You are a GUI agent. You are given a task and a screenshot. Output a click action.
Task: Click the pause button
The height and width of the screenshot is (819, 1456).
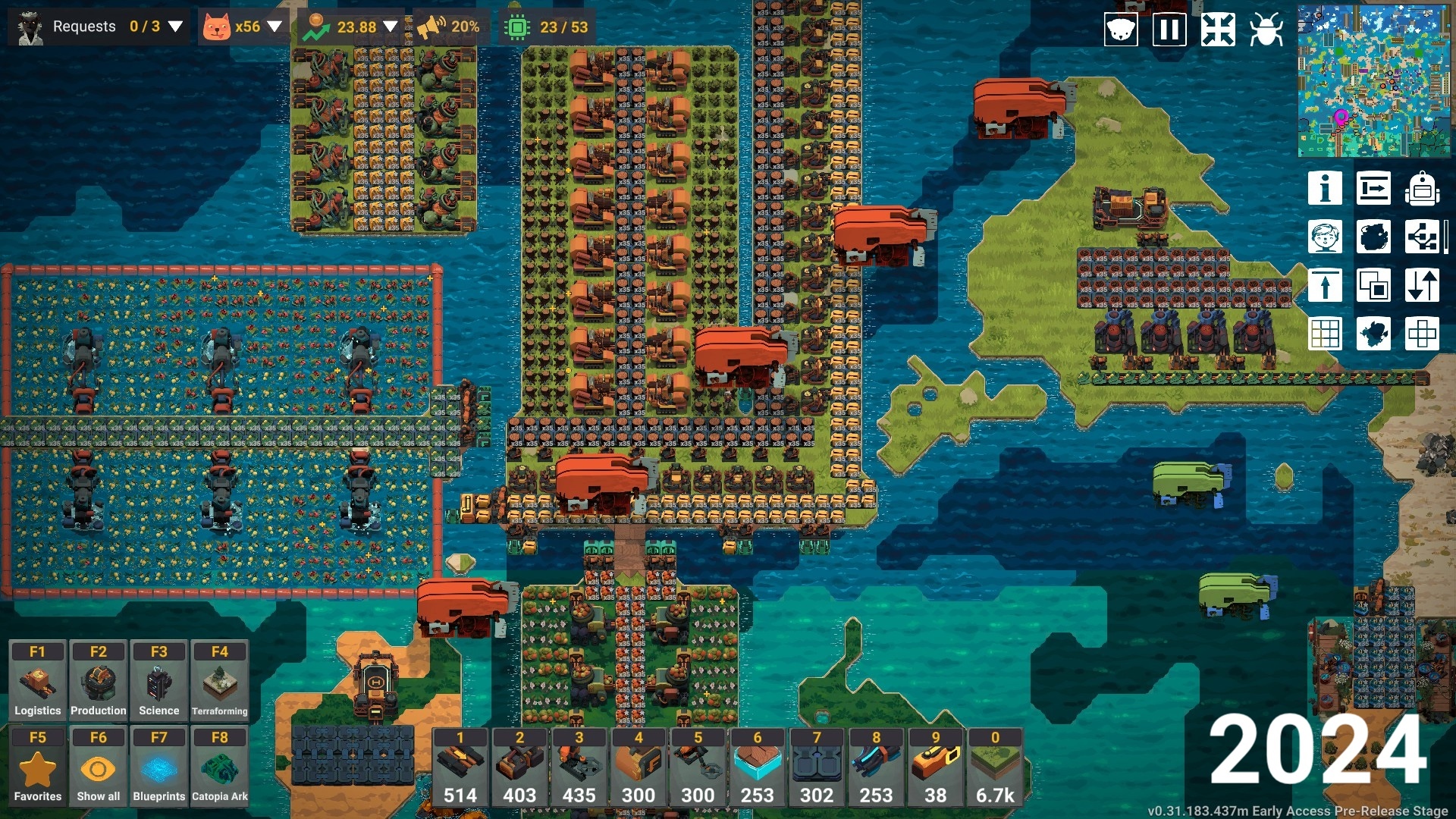click(1169, 30)
